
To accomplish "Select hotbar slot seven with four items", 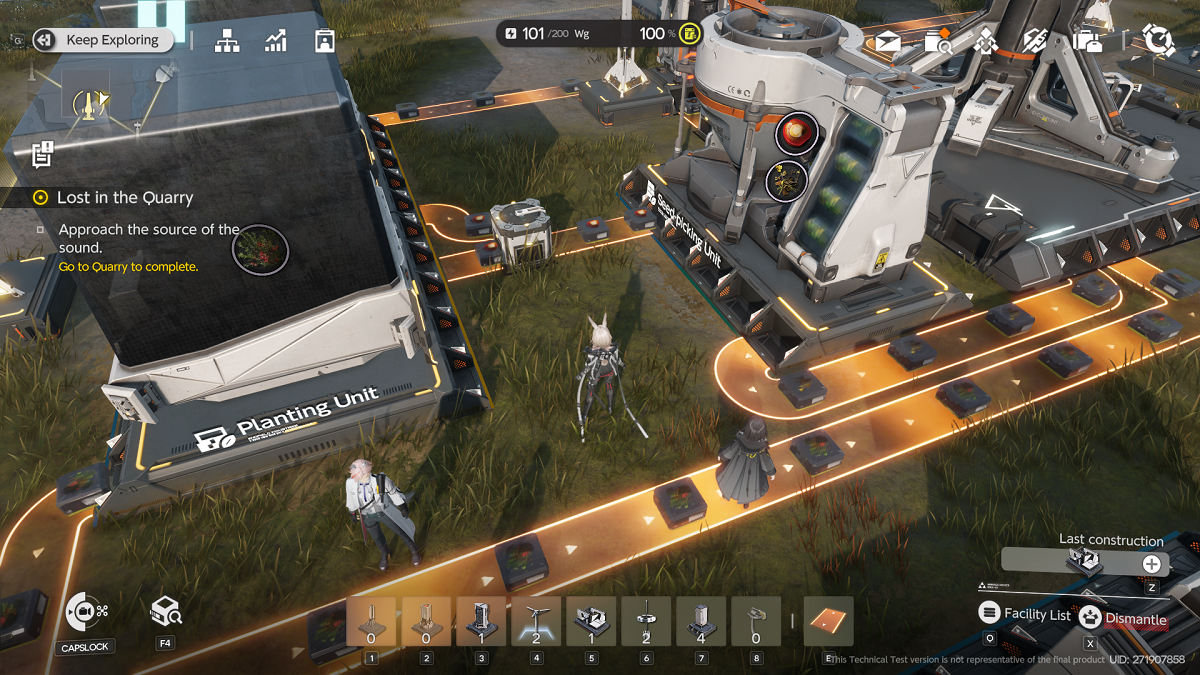I will pyautogui.click(x=700, y=622).
